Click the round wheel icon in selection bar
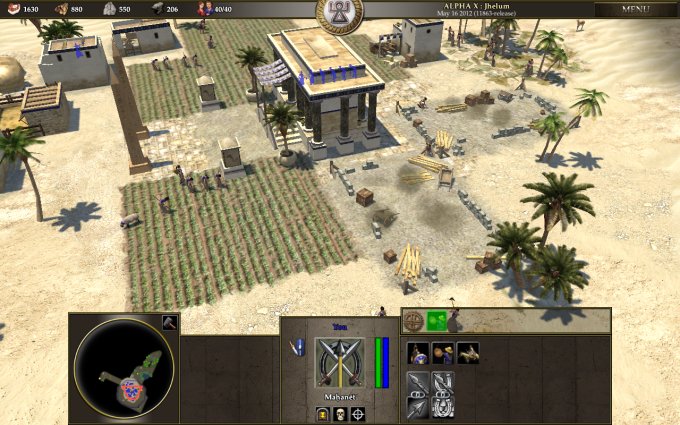 [x=414, y=321]
